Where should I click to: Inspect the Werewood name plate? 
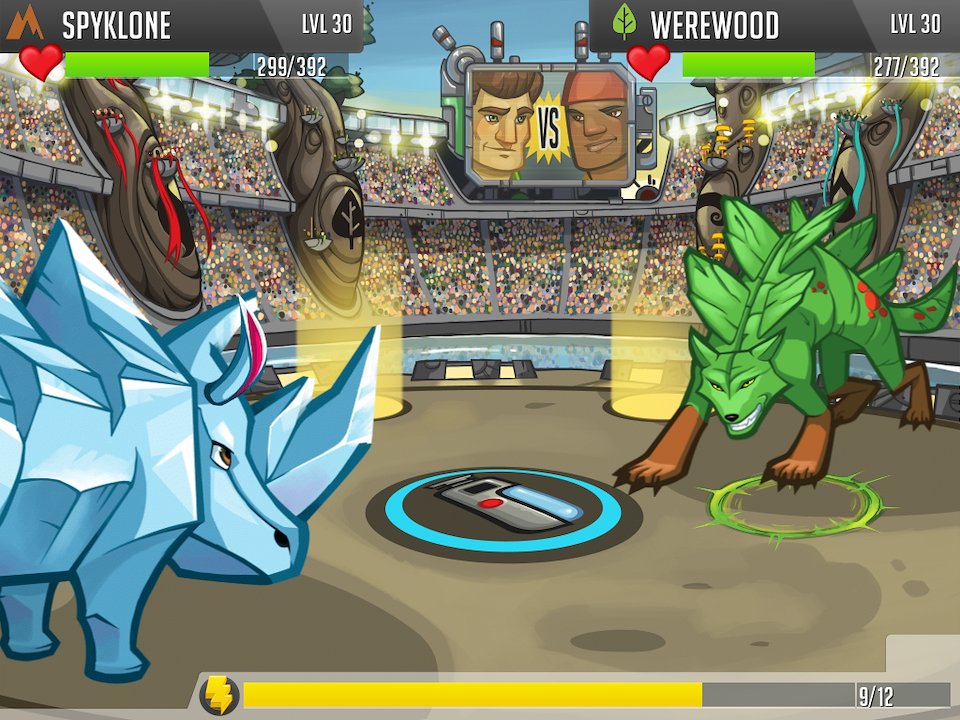tap(714, 25)
